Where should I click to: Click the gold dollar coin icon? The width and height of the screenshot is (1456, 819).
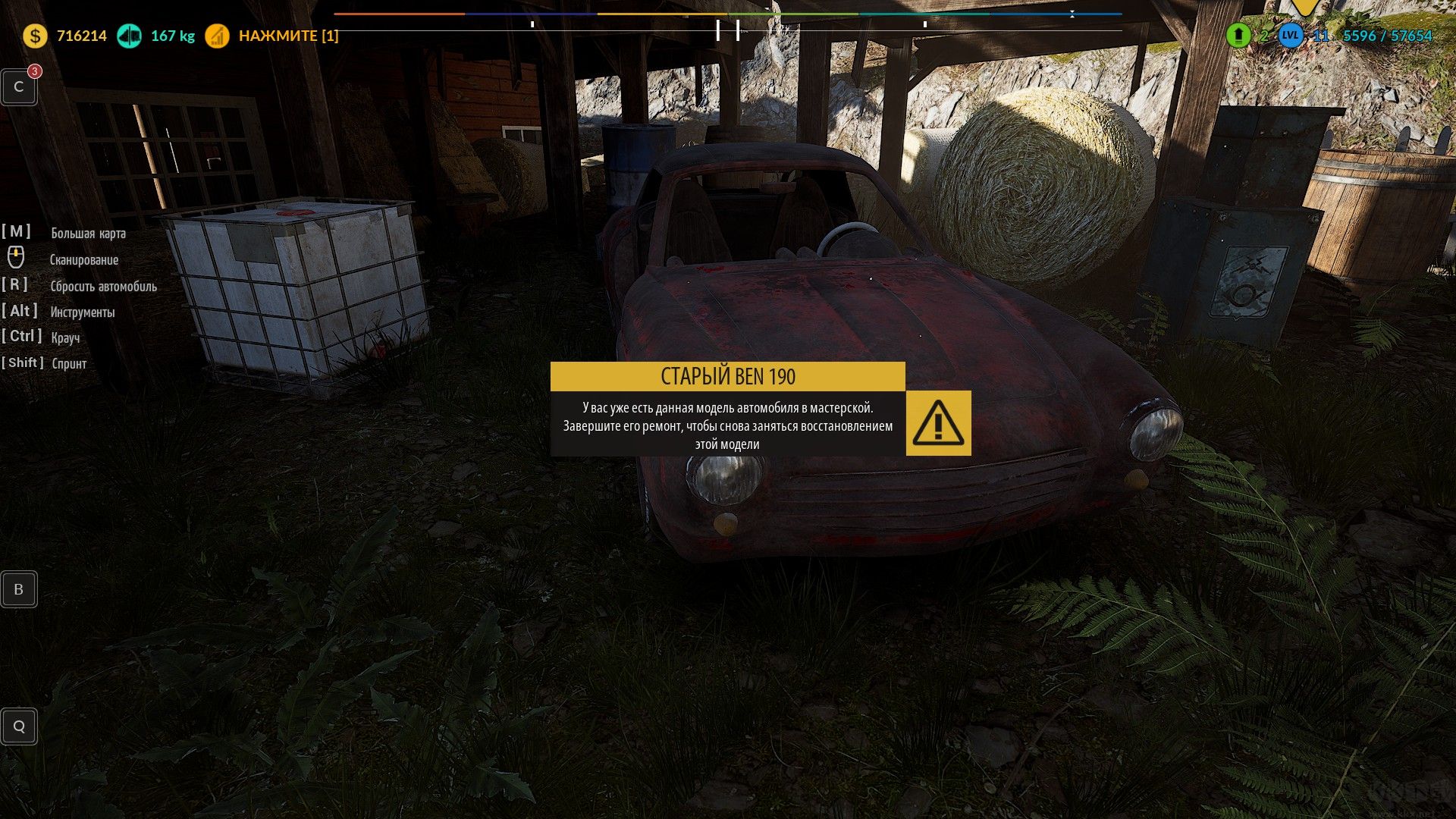pos(35,36)
